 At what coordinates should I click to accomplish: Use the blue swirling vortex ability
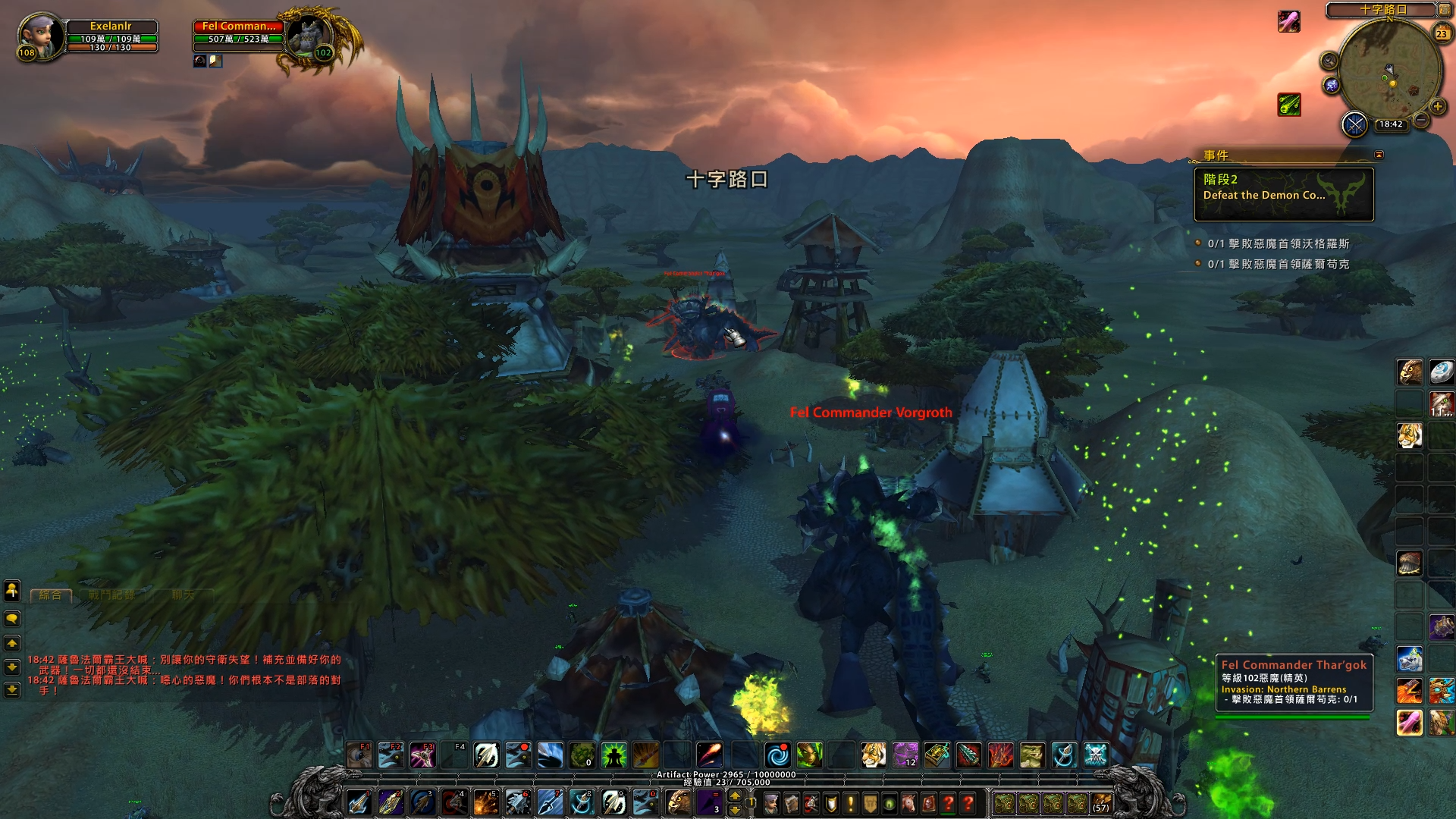(x=777, y=755)
